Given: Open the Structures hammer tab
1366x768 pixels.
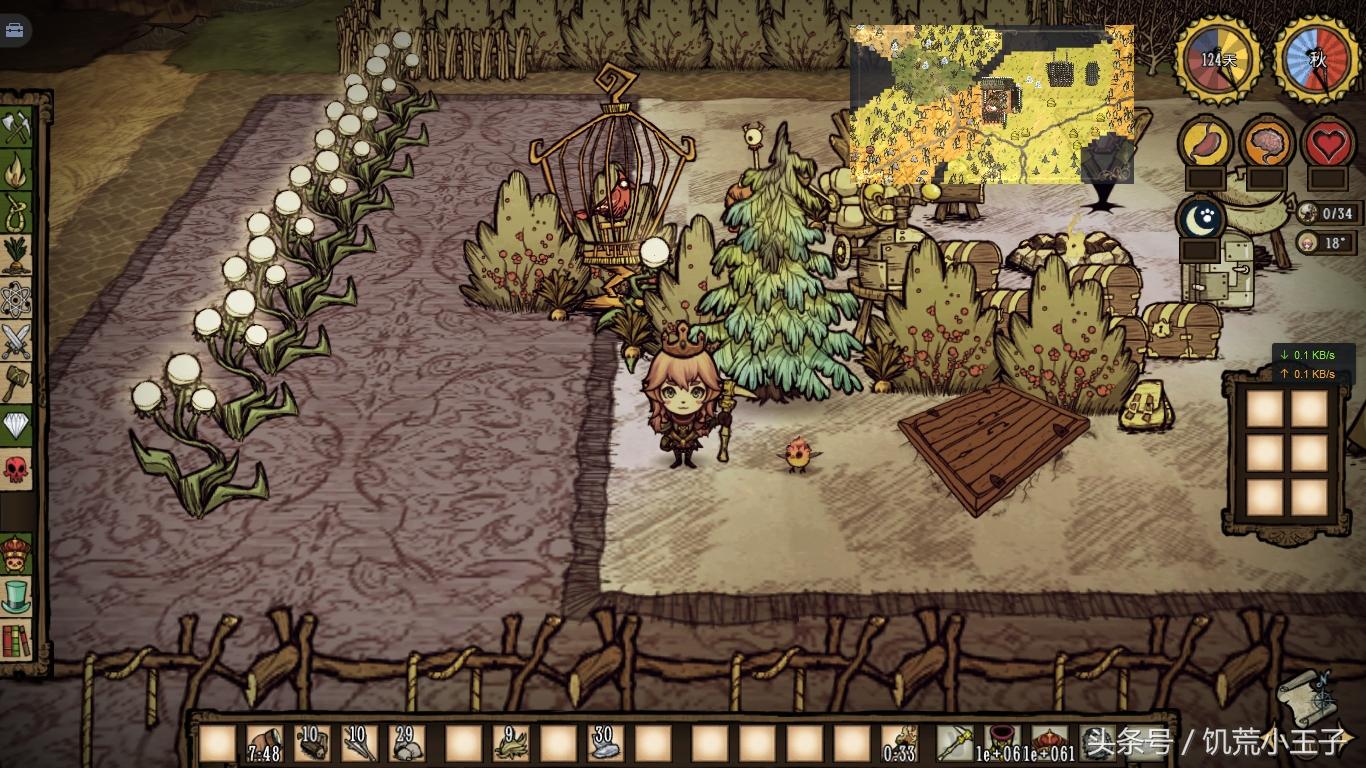Looking at the screenshot, I should coord(17,383).
